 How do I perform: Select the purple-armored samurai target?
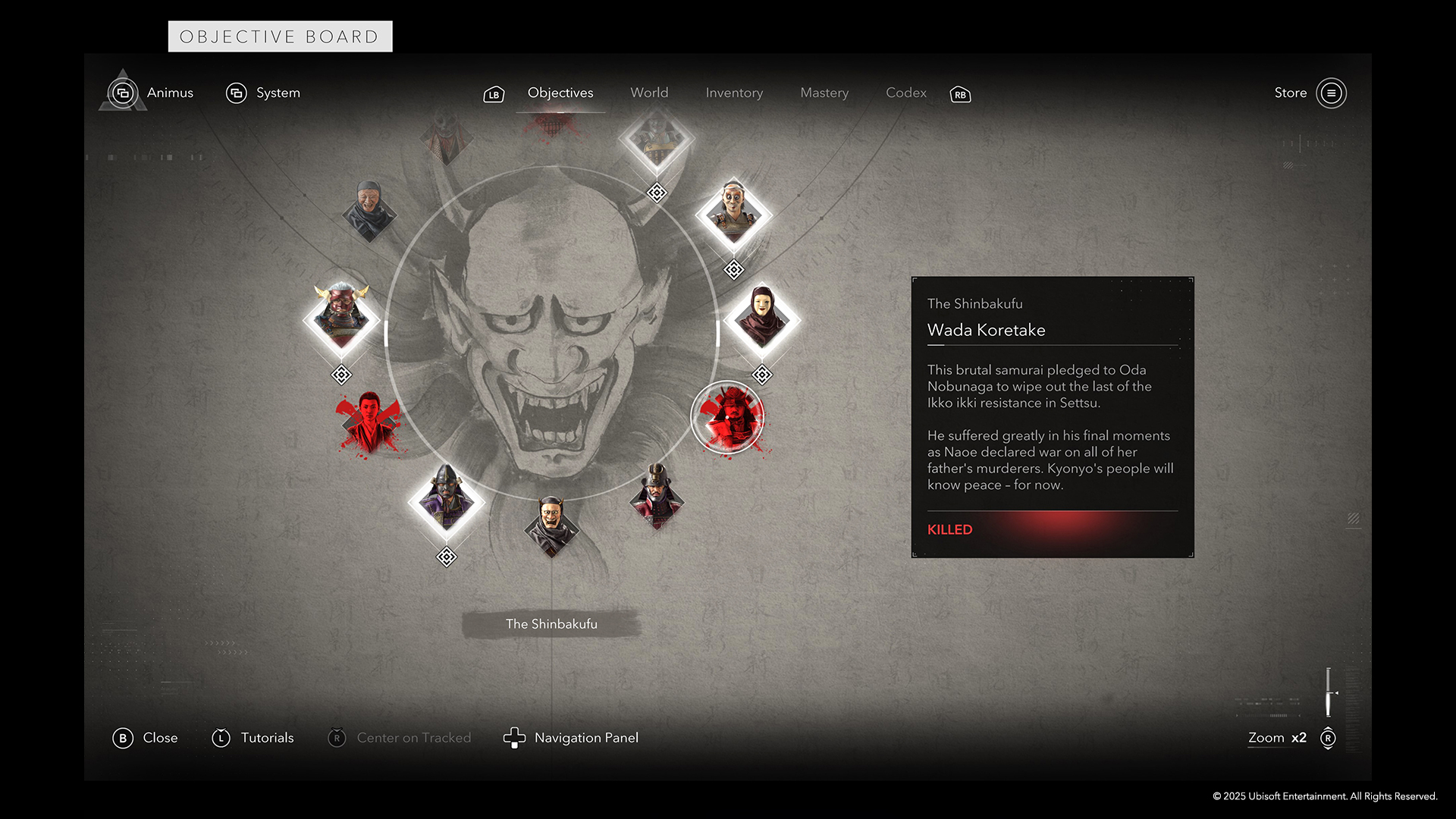click(x=446, y=500)
